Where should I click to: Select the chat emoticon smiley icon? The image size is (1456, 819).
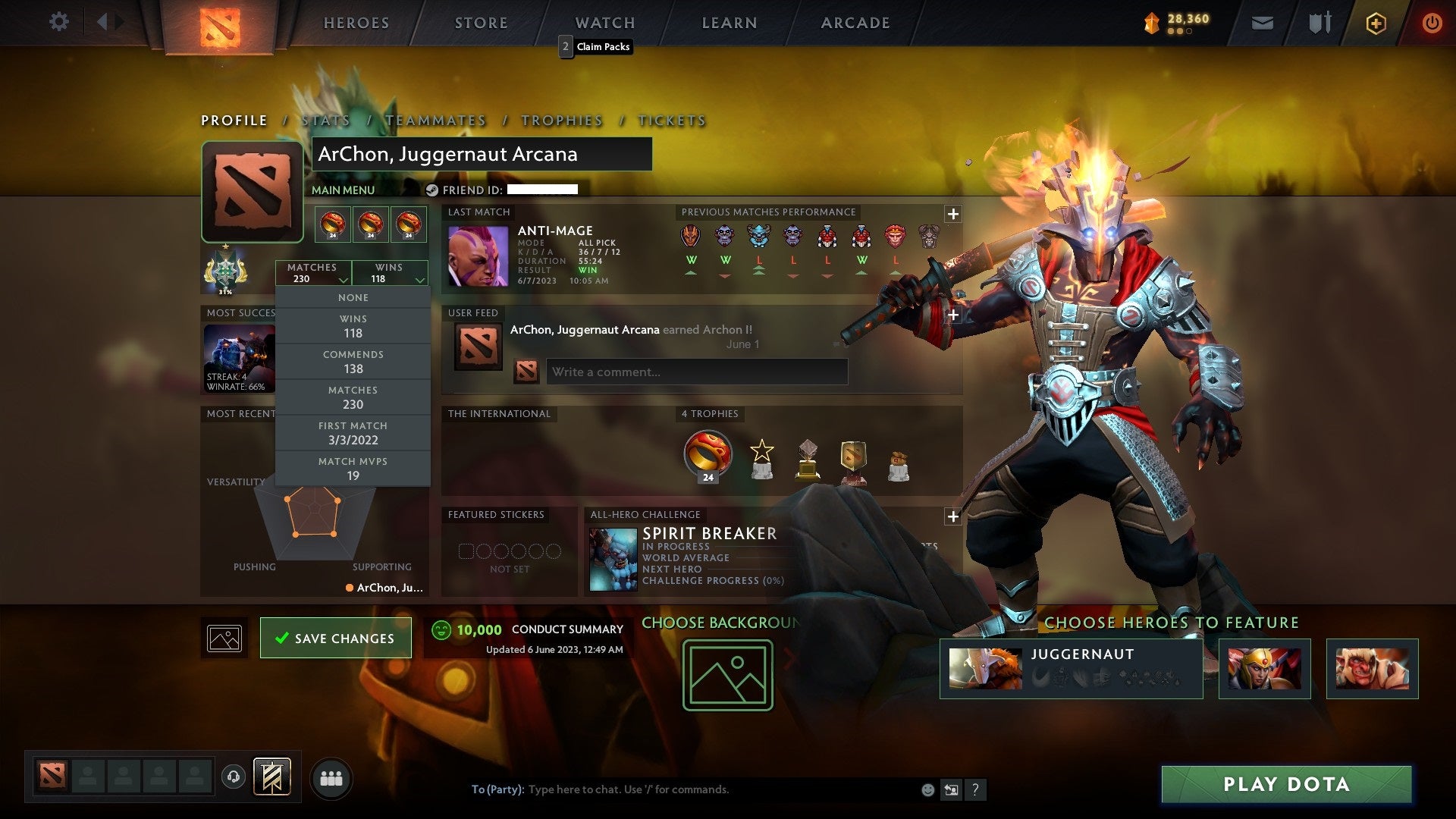pyautogui.click(x=927, y=789)
